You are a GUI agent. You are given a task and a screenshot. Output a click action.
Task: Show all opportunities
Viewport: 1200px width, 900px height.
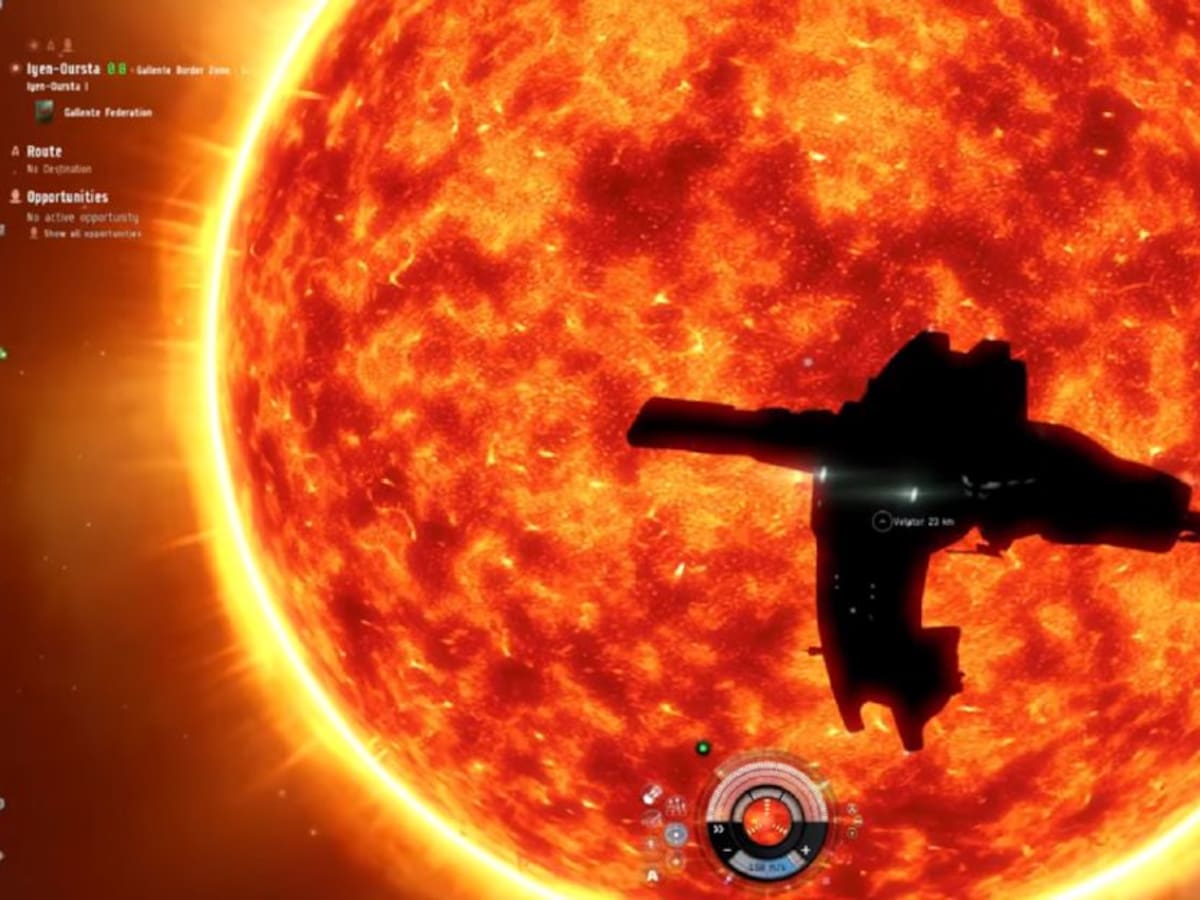(x=92, y=234)
